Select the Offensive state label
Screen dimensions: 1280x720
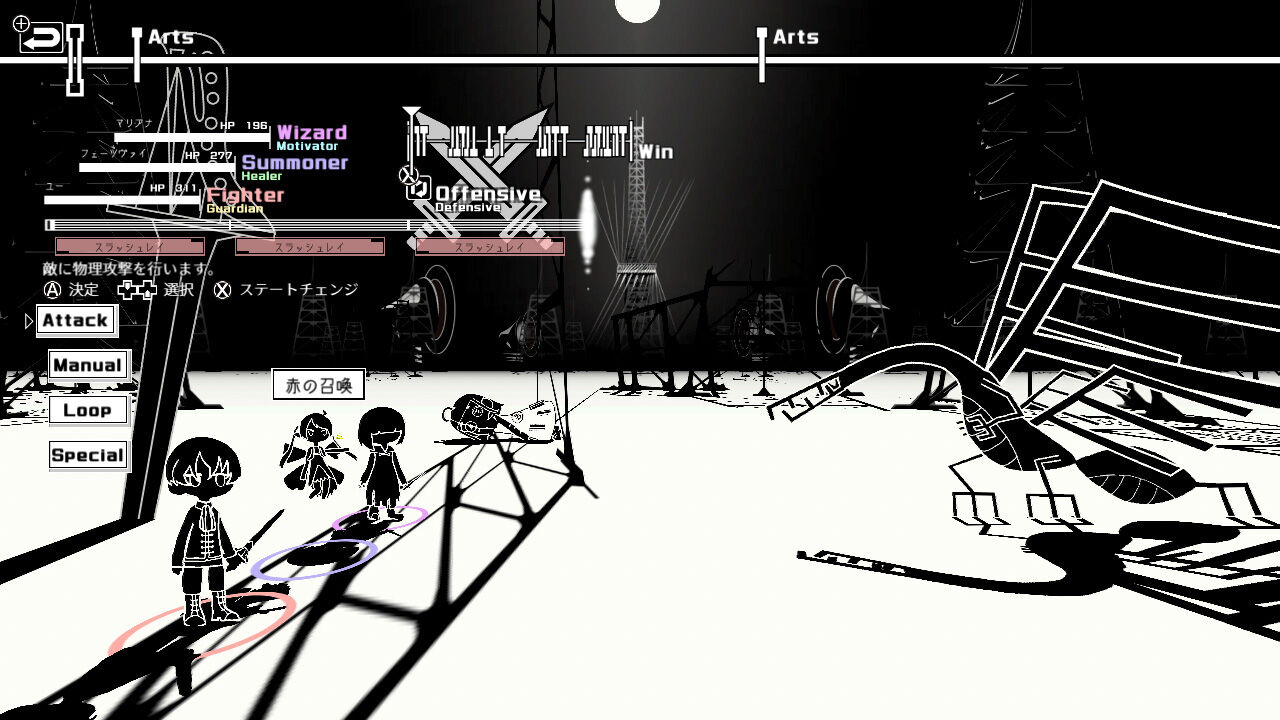pos(487,191)
